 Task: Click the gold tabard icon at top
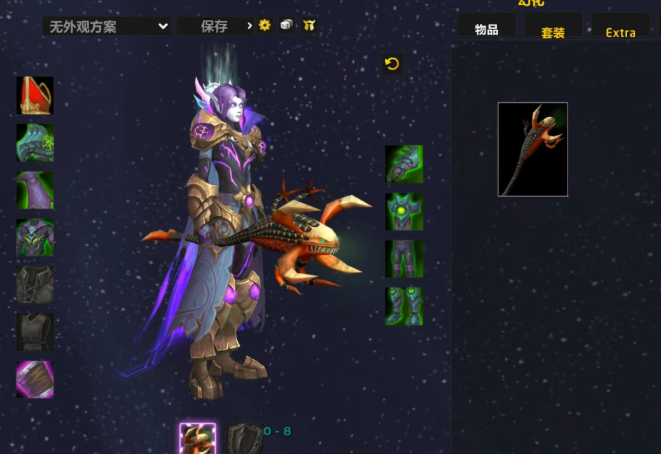coord(308,25)
